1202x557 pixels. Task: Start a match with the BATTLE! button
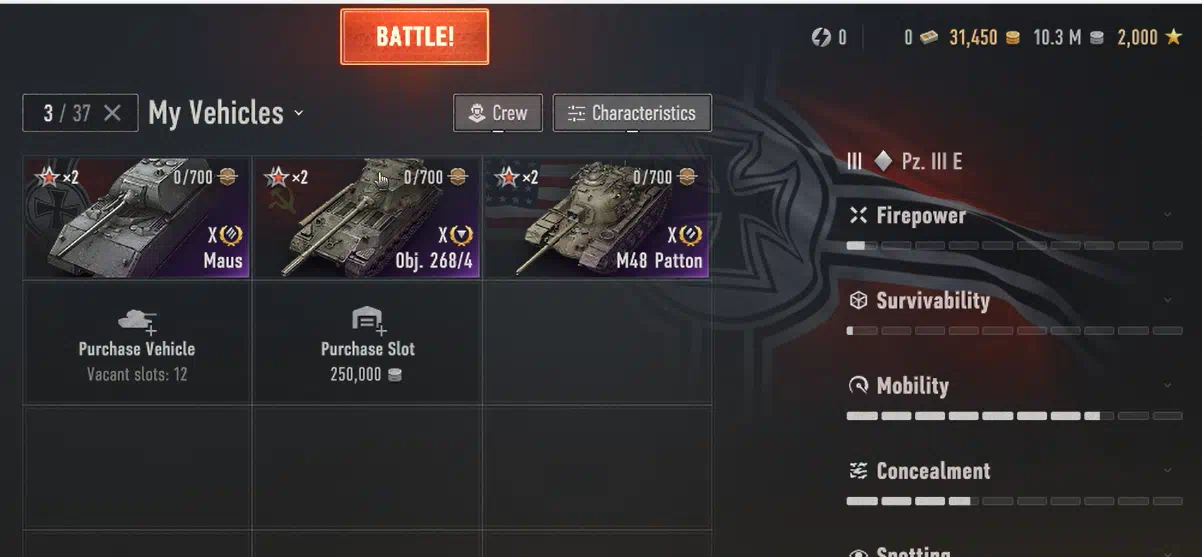coord(414,37)
